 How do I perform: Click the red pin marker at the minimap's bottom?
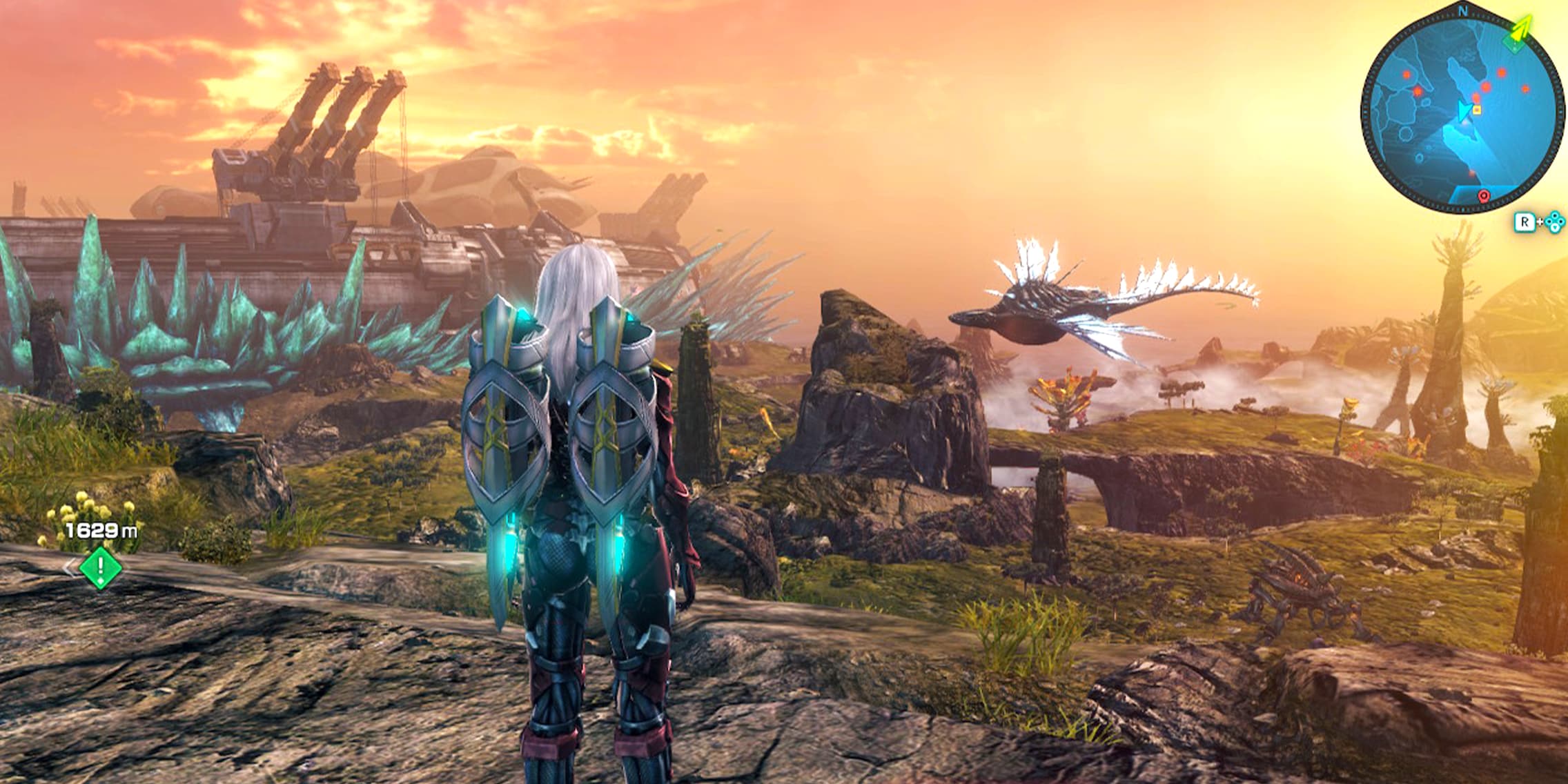click(x=1483, y=195)
